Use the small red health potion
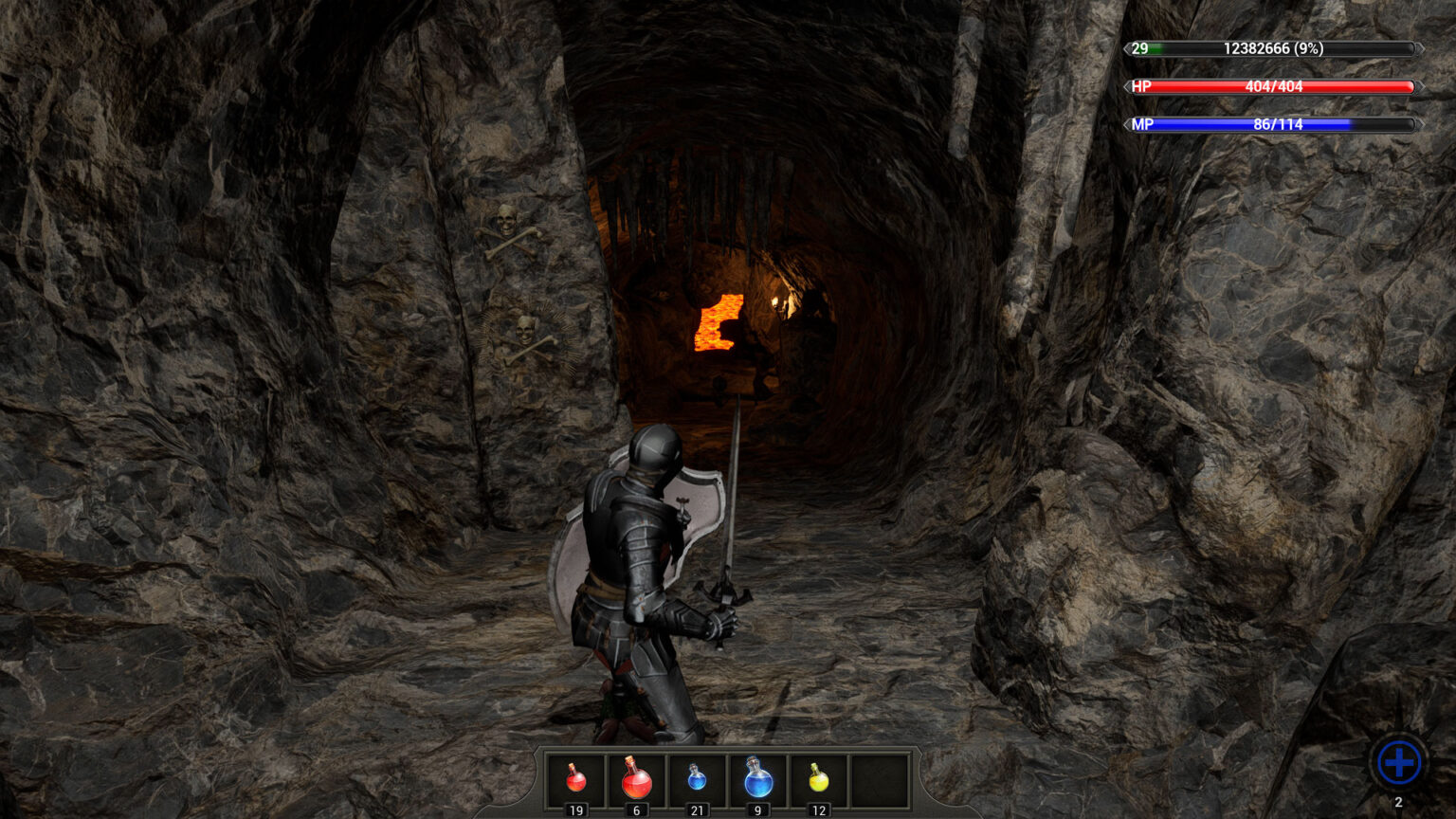Screen dimensions: 1456x819 pyautogui.click(x=575, y=779)
